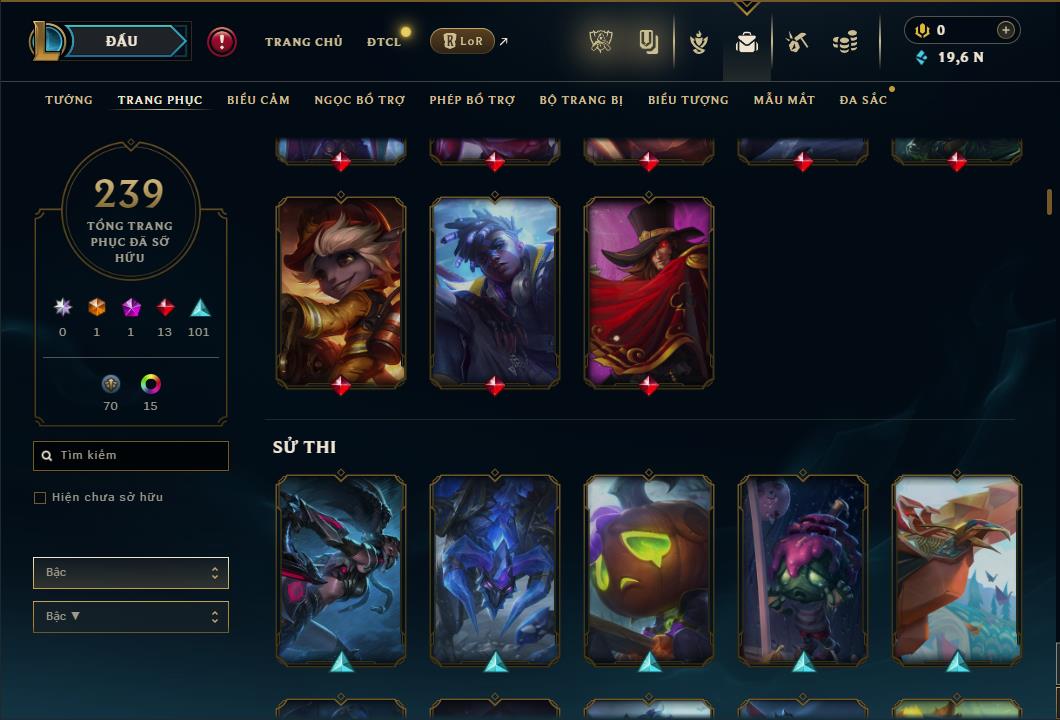This screenshot has width=1060, height=720.
Task: Open the backpack collection icon
Action: (746, 42)
